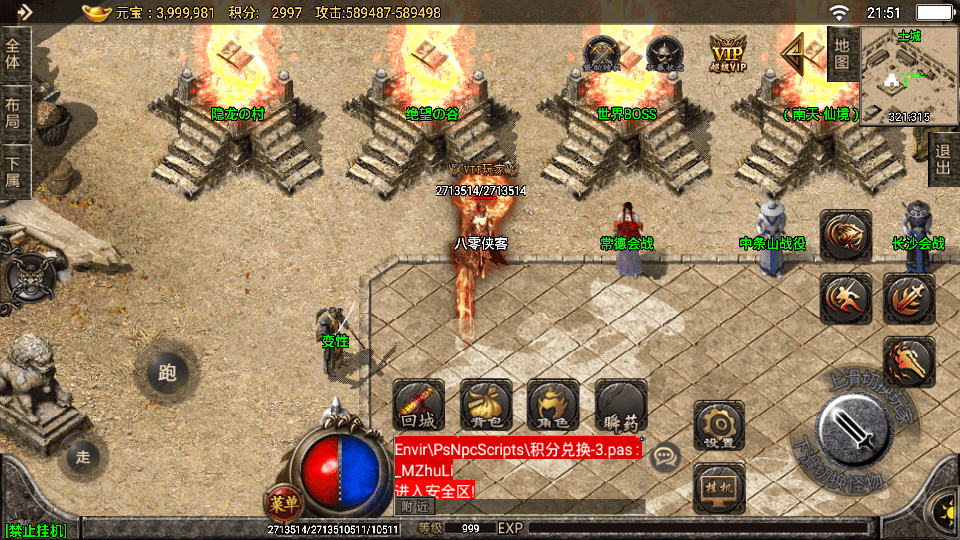Open the 超级VIP panel
Viewport: 960px width, 540px height.
(x=729, y=53)
